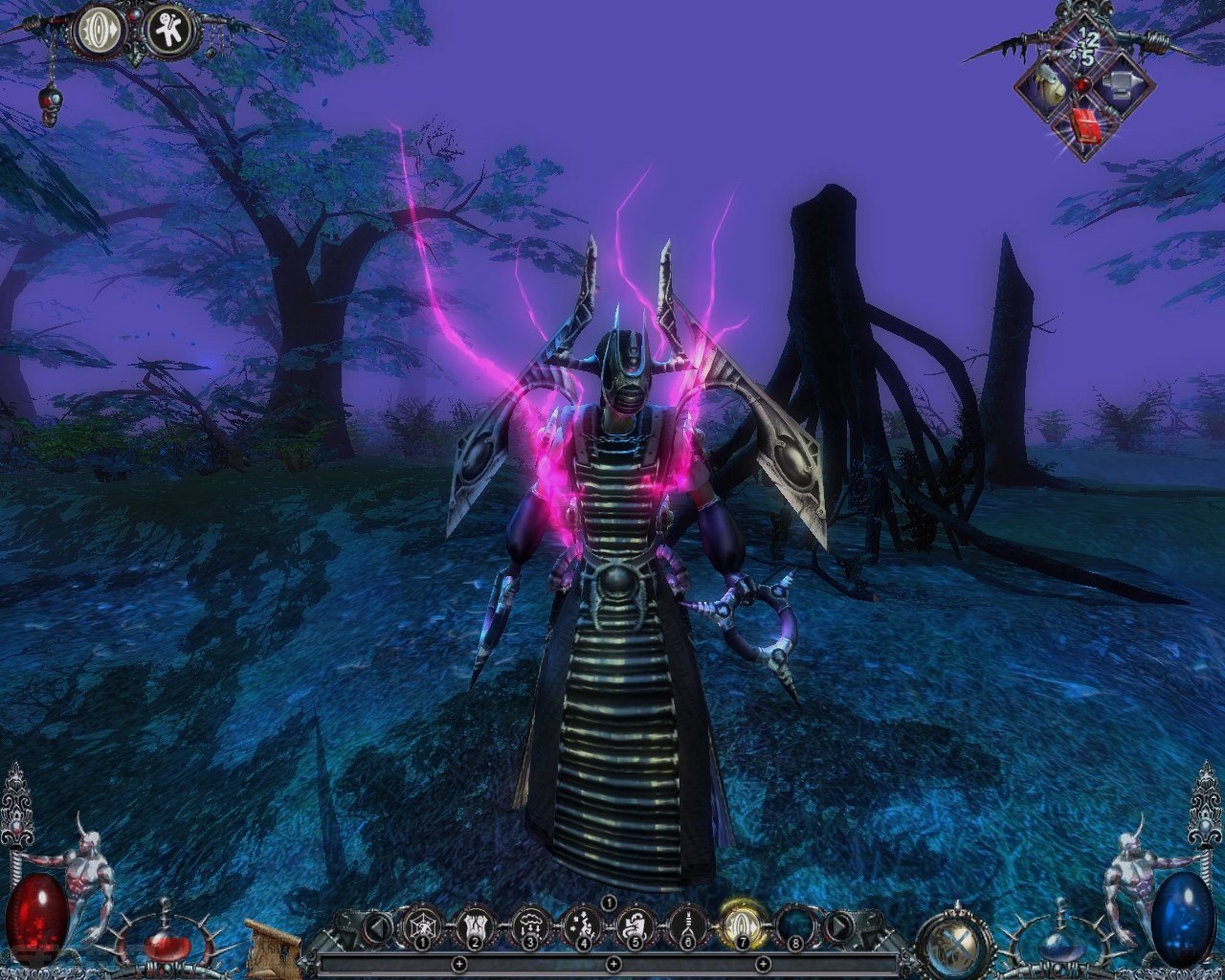
Task: Click the hanging skull charm ornament
Action: click(x=48, y=103)
